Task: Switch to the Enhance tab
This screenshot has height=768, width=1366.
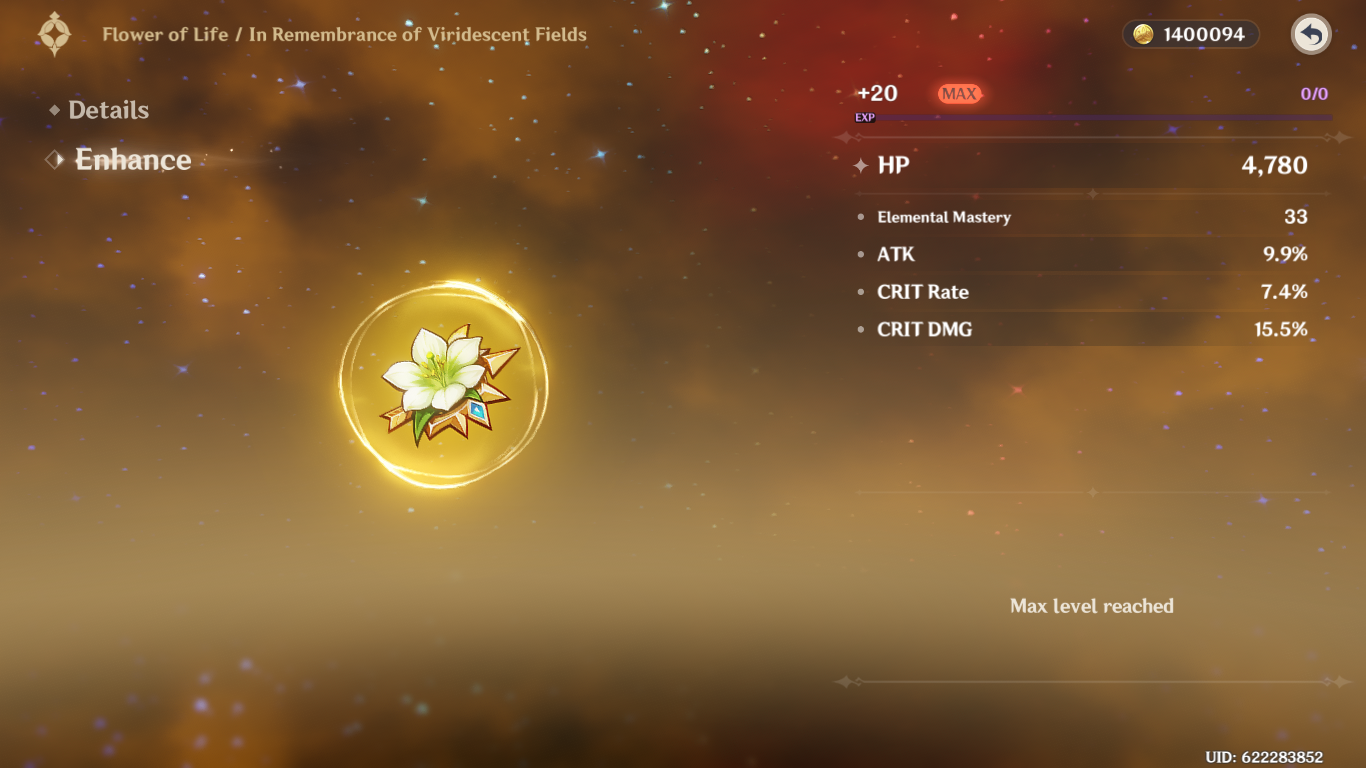Action: point(132,160)
